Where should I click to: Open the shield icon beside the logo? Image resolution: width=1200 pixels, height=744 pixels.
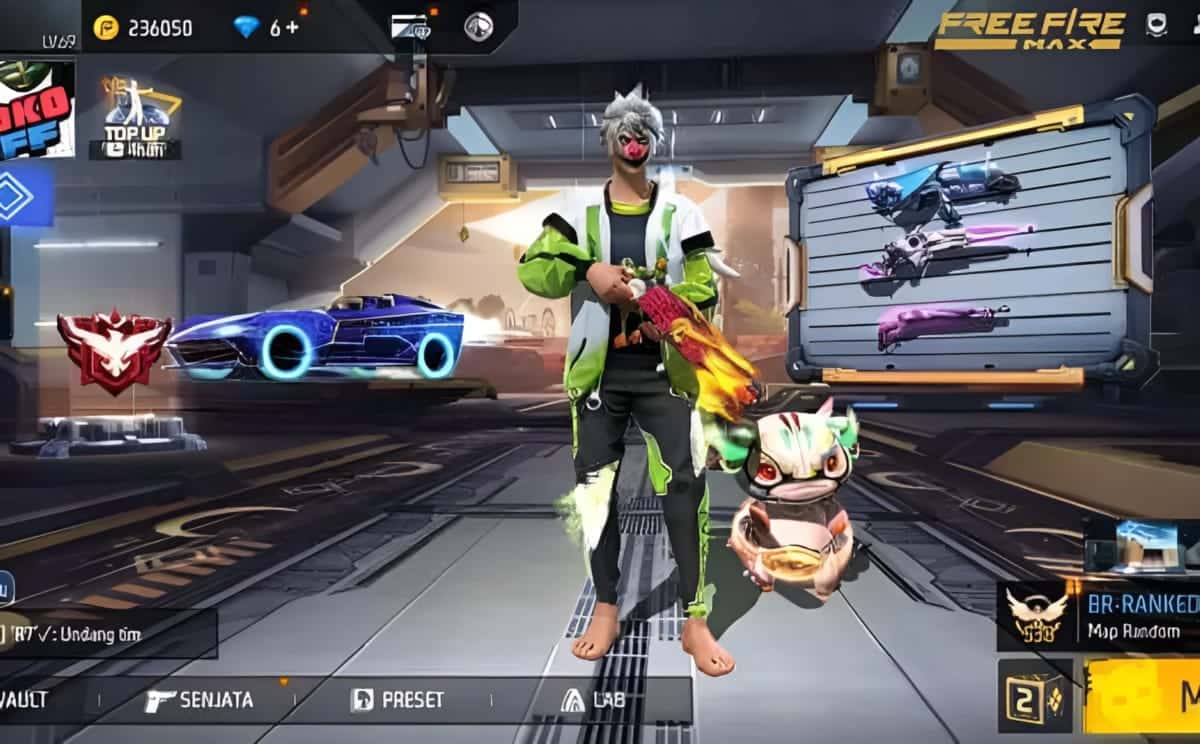pyautogui.click(x=1156, y=24)
